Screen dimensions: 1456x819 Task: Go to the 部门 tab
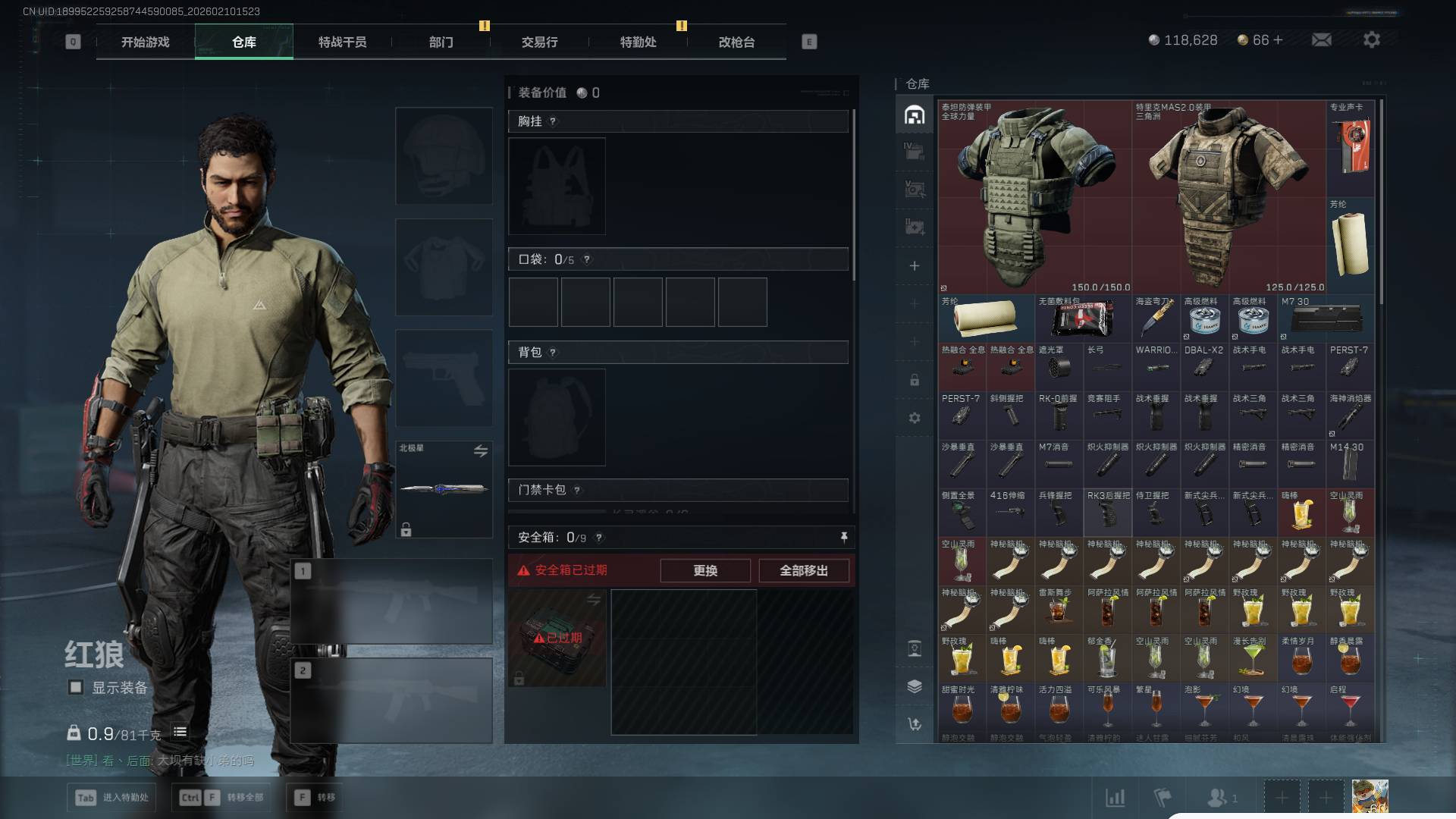441,42
